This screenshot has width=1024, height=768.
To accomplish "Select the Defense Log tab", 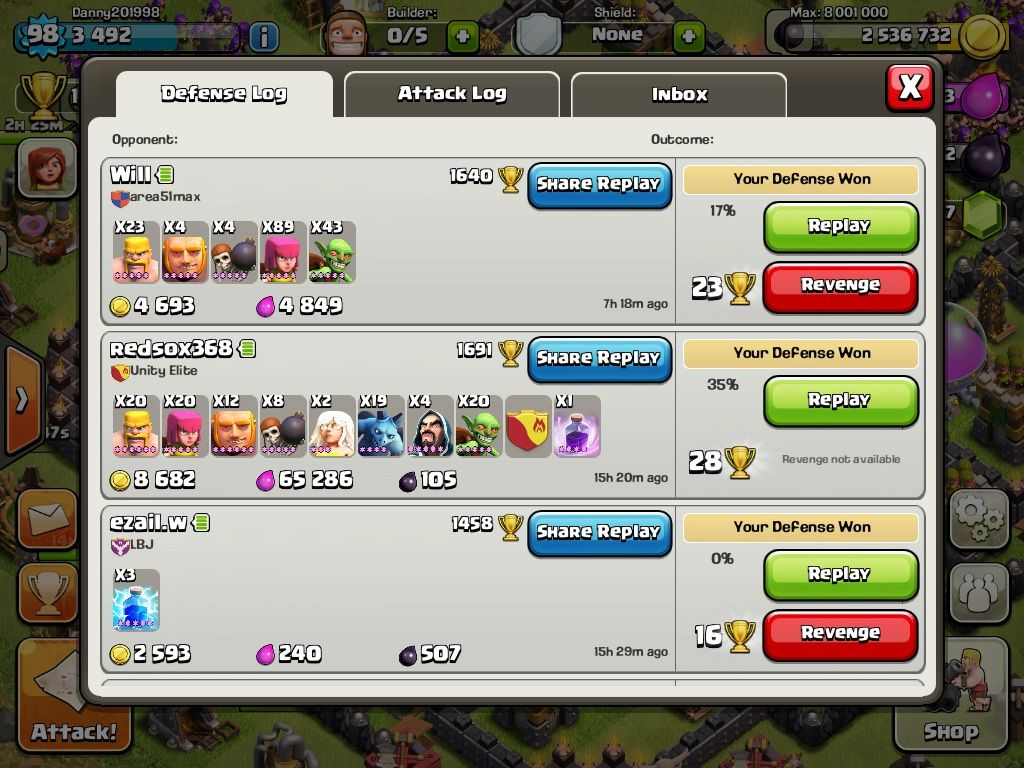I will coord(224,95).
